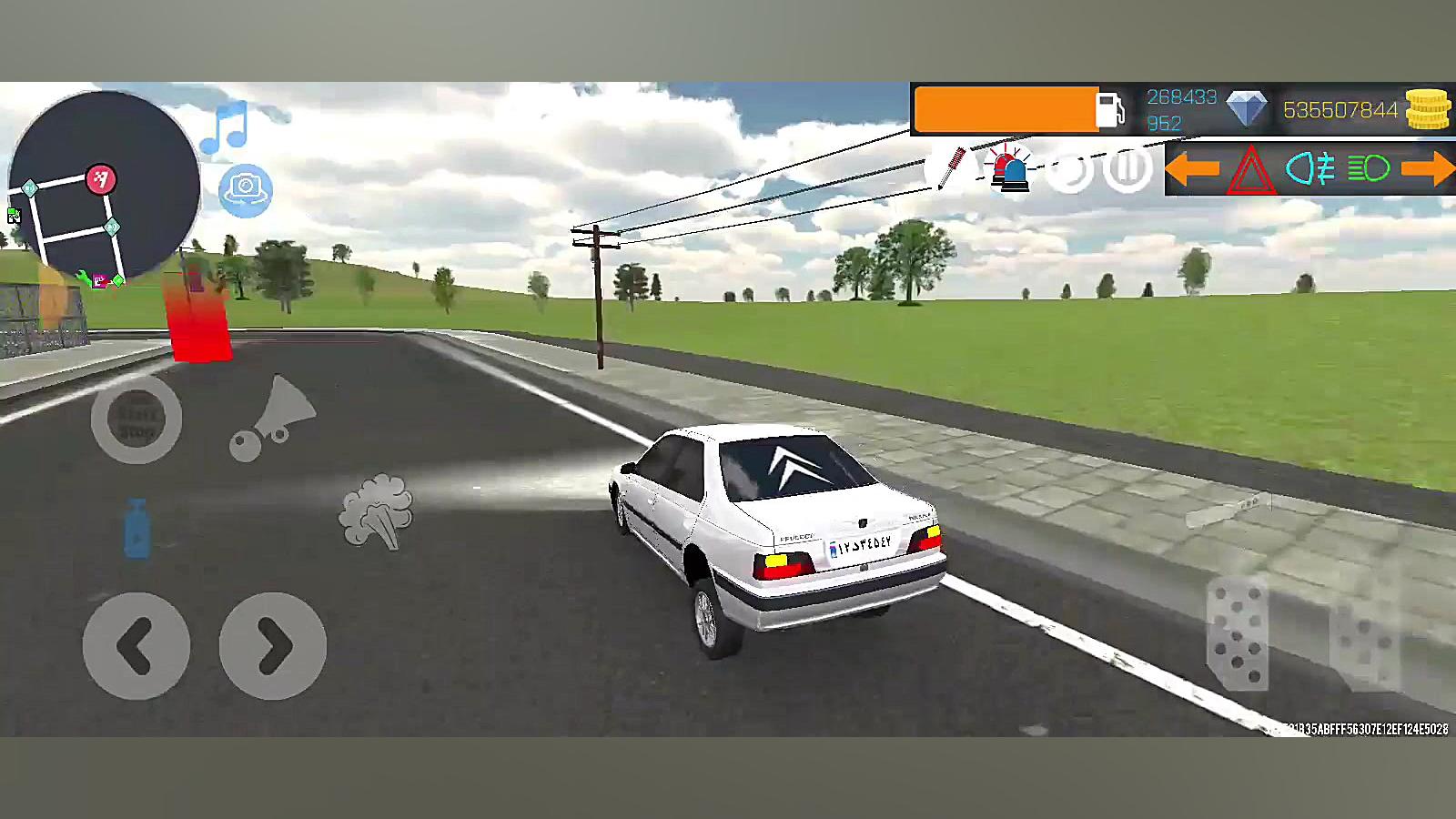
Task: Honk the horn
Action: [x=273, y=419]
